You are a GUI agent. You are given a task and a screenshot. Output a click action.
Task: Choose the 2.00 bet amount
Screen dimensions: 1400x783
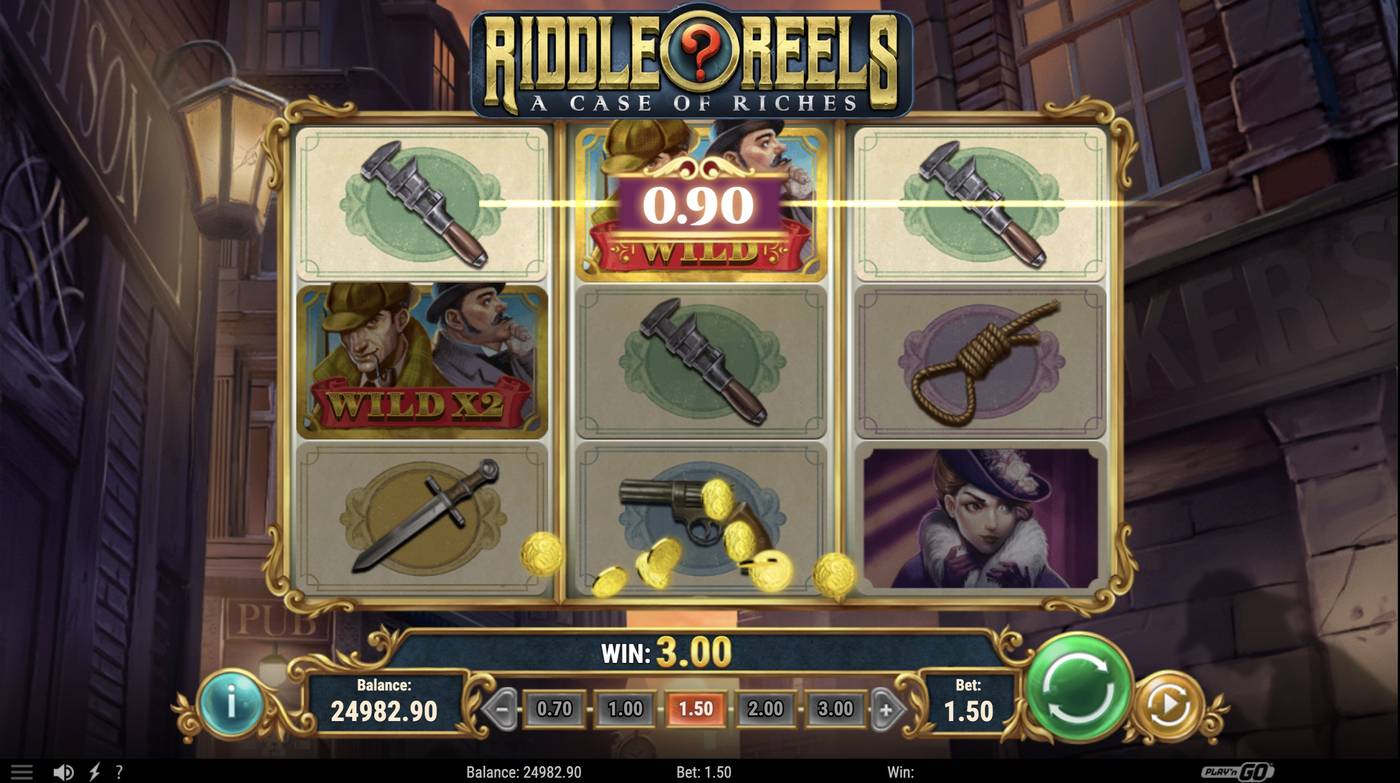pyautogui.click(x=767, y=708)
